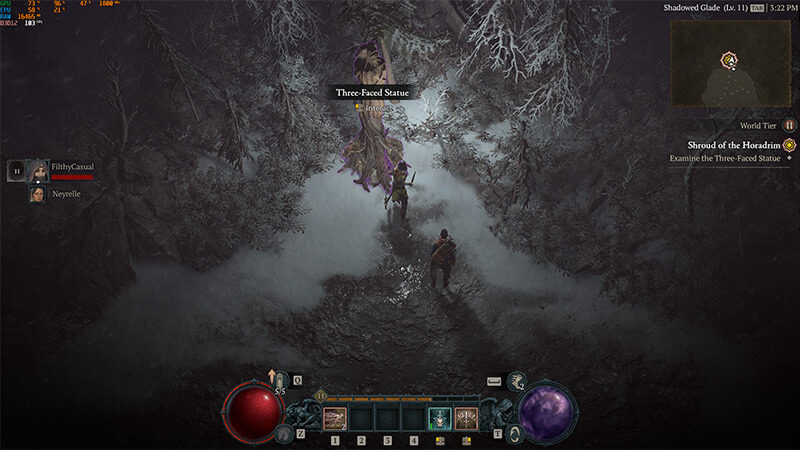Image resolution: width=800 pixels, height=450 pixels.
Task: Click the skeletal hand icon above the essence orb
Action: pos(517,381)
